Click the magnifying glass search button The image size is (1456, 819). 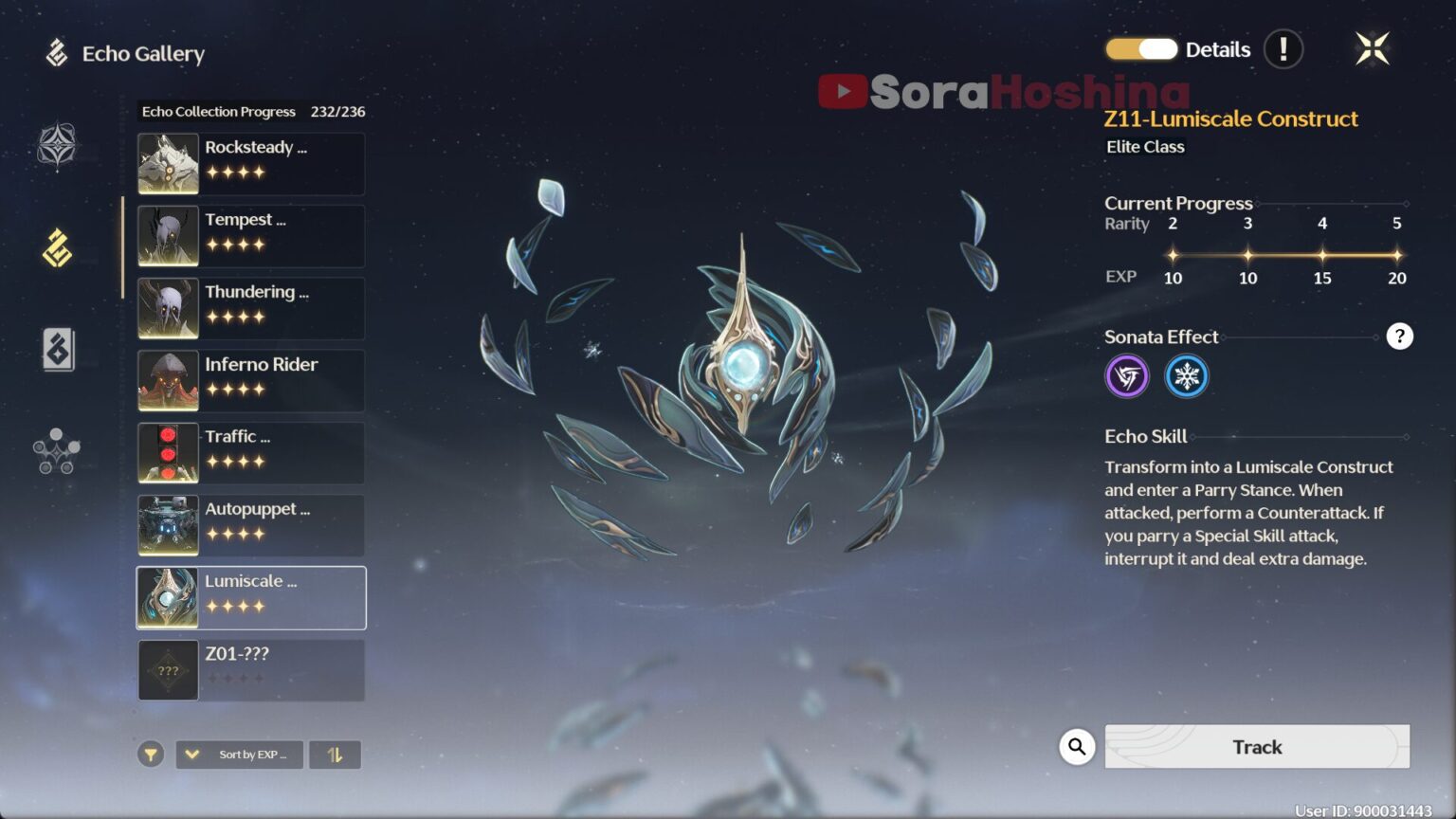click(x=1077, y=747)
